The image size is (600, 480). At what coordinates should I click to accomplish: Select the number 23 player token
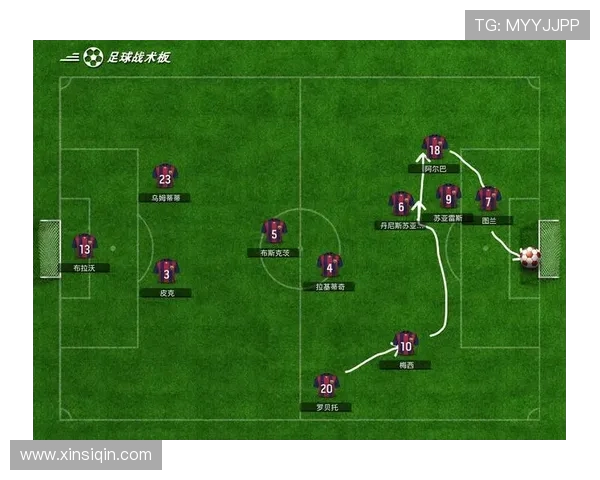click(x=165, y=177)
